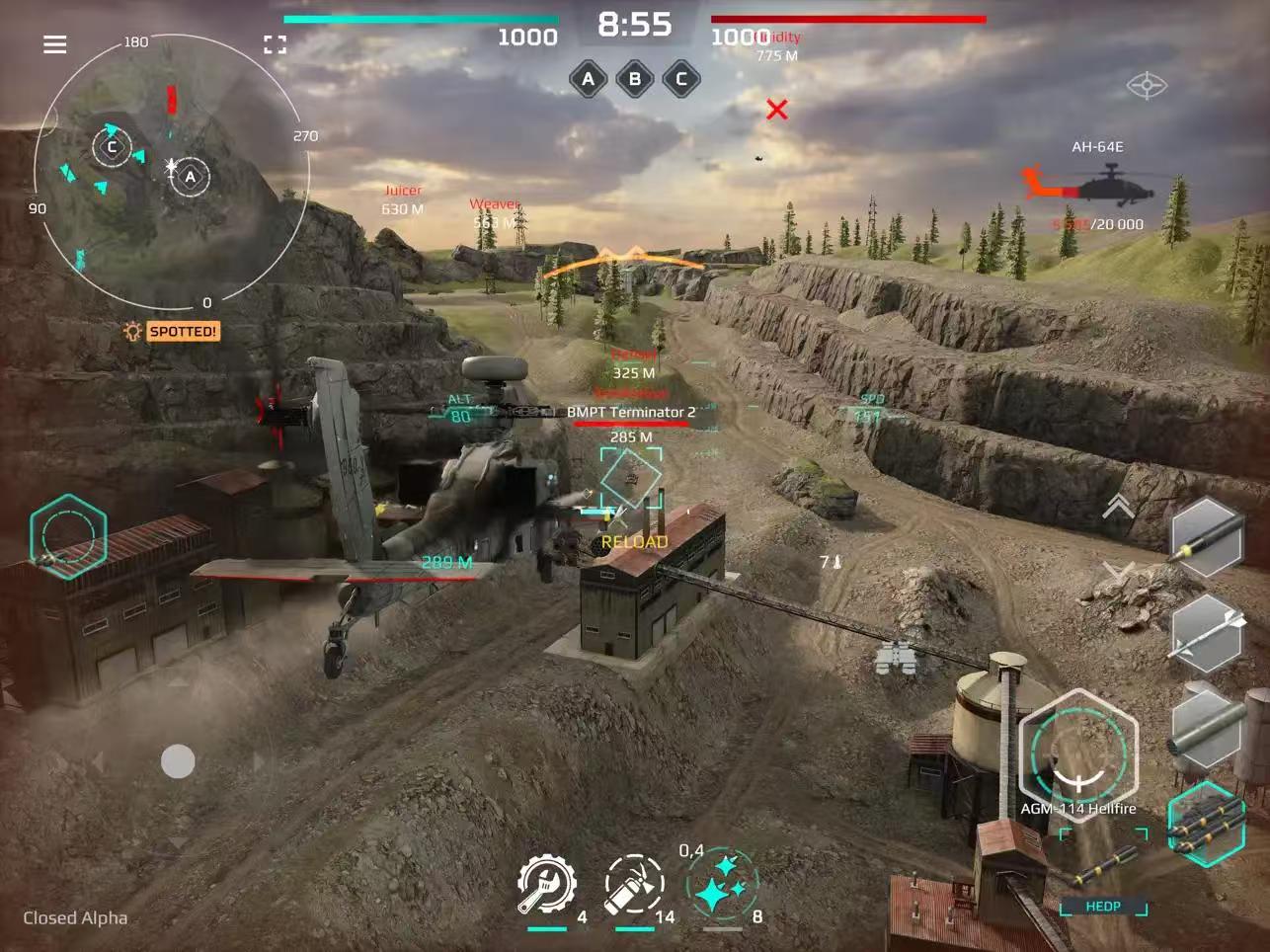Screen dimensions: 1270x952
Task: Fire the AGM-114 Hellfire main button
Action: pyautogui.click(x=1077, y=754)
